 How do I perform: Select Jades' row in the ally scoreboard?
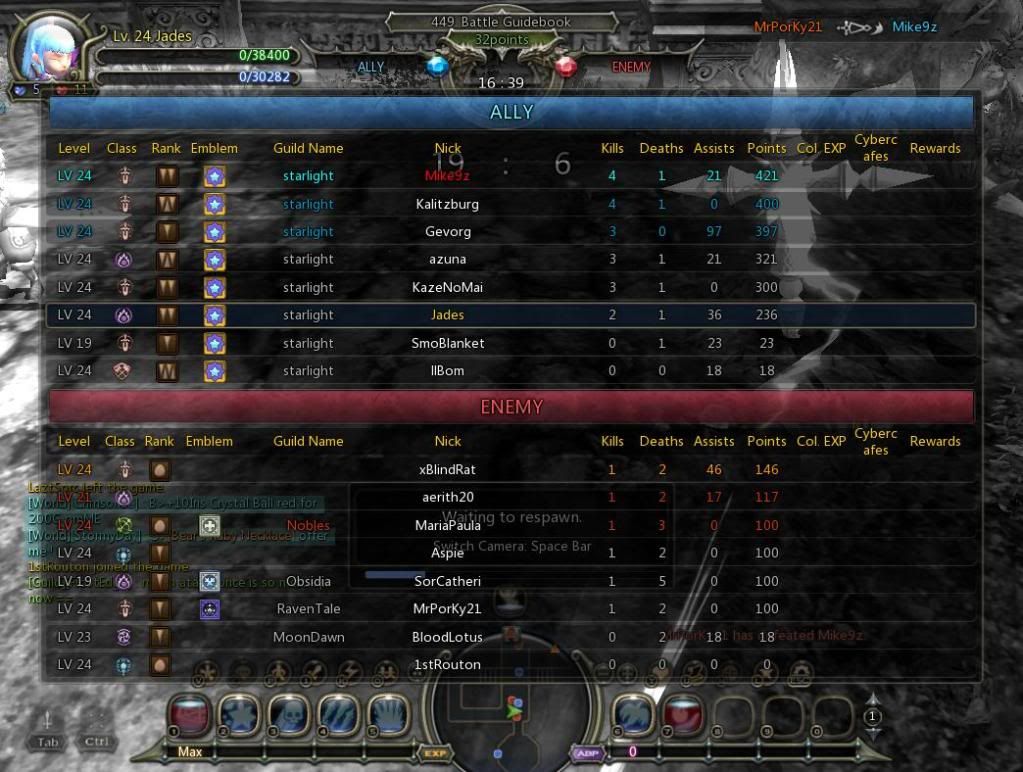(x=510, y=315)
